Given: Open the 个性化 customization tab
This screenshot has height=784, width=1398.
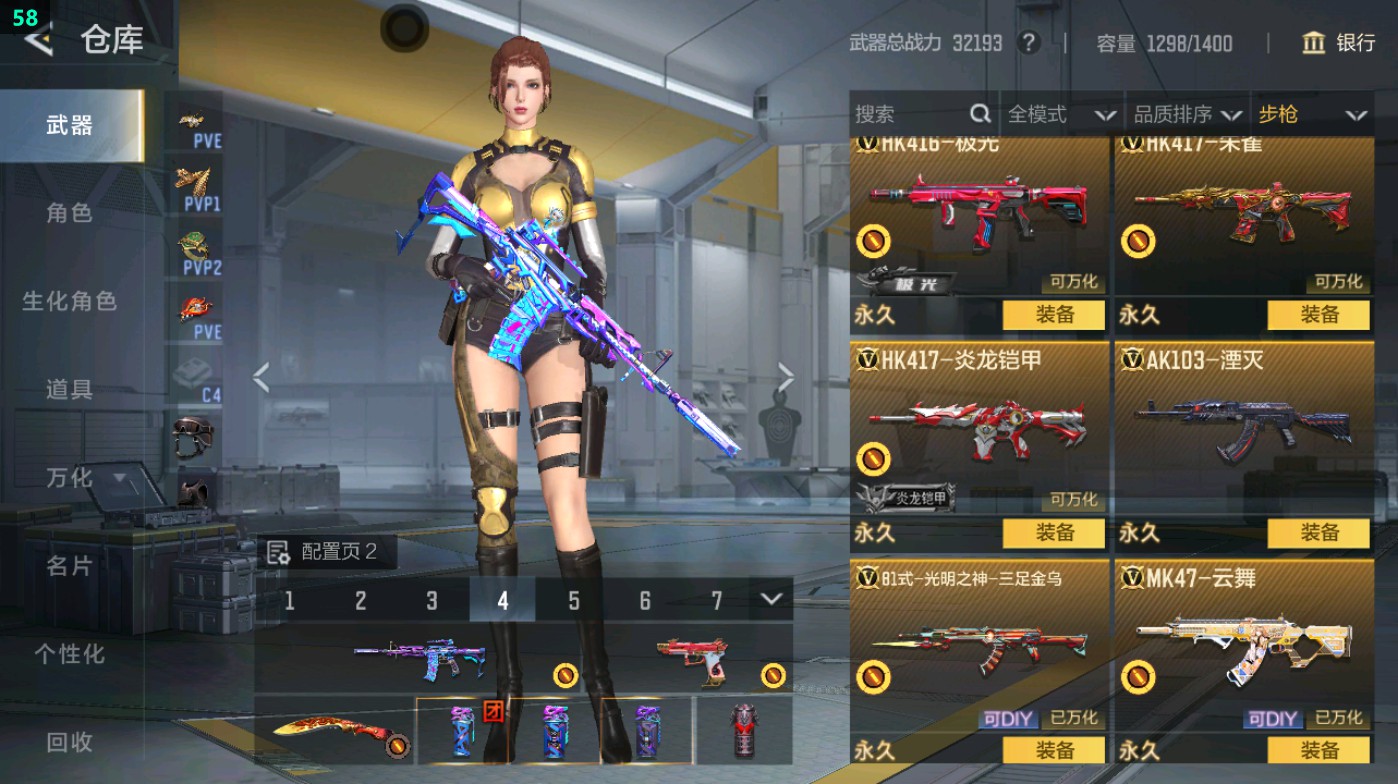Looking at the screenshot, I should [69, 654].
